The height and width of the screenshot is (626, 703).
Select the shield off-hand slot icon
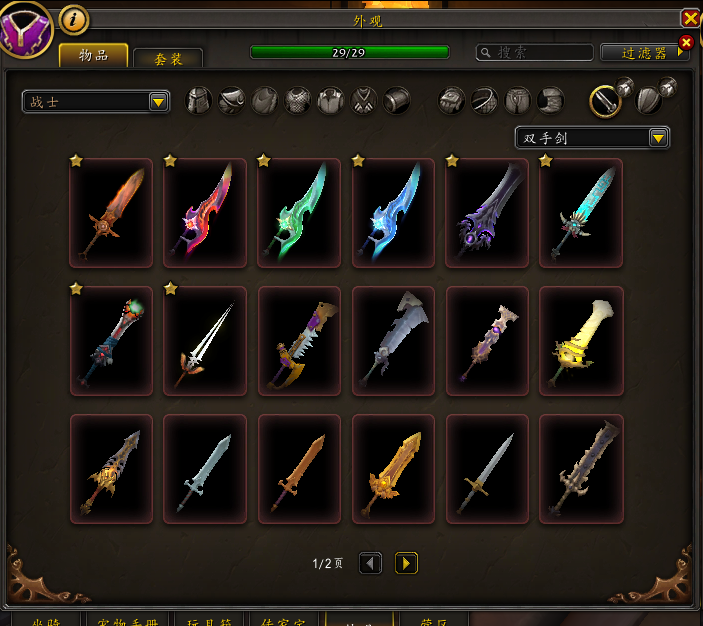pos(648,100)
